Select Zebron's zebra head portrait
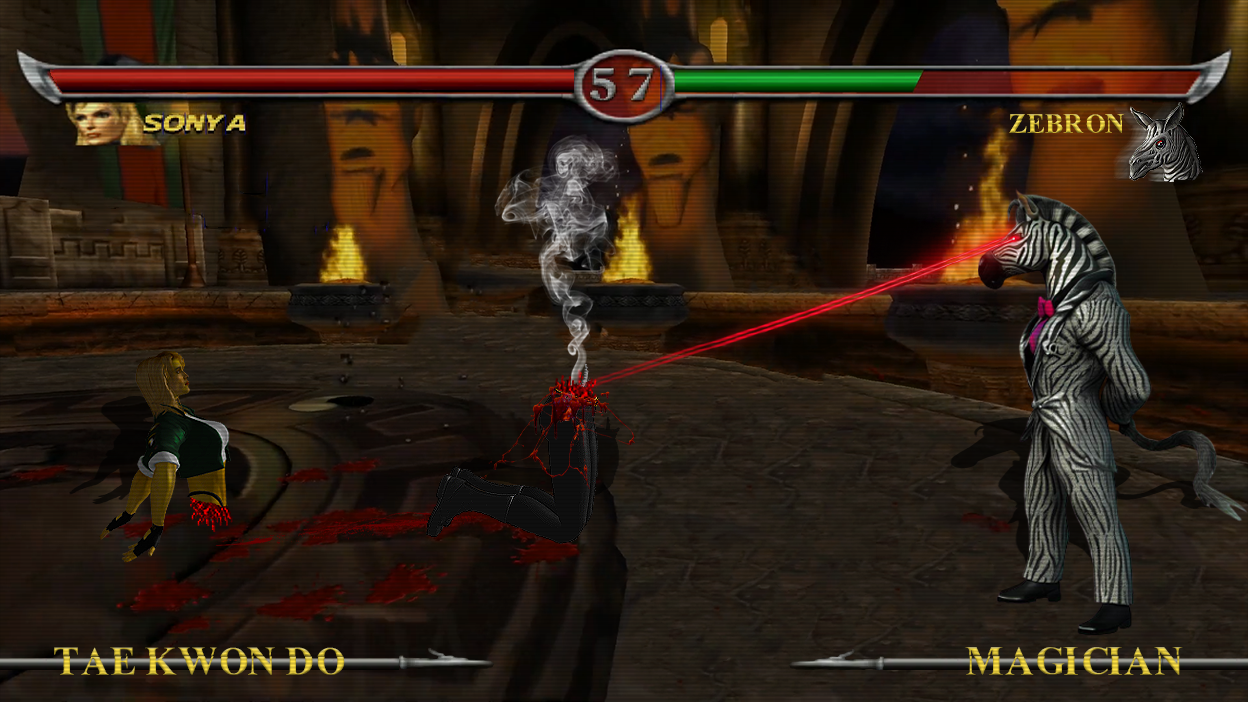The image size is (1248, 702). pos(1166,147)
